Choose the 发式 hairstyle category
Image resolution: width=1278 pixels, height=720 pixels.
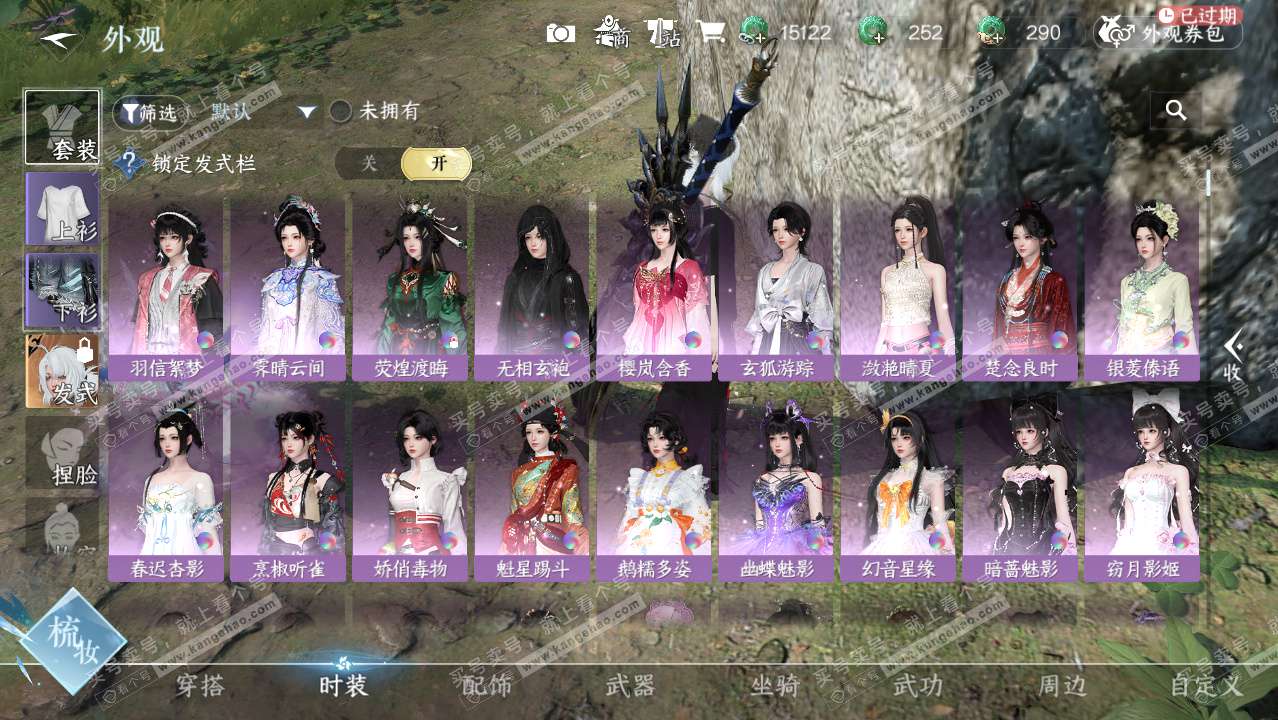tap(62, 371)
